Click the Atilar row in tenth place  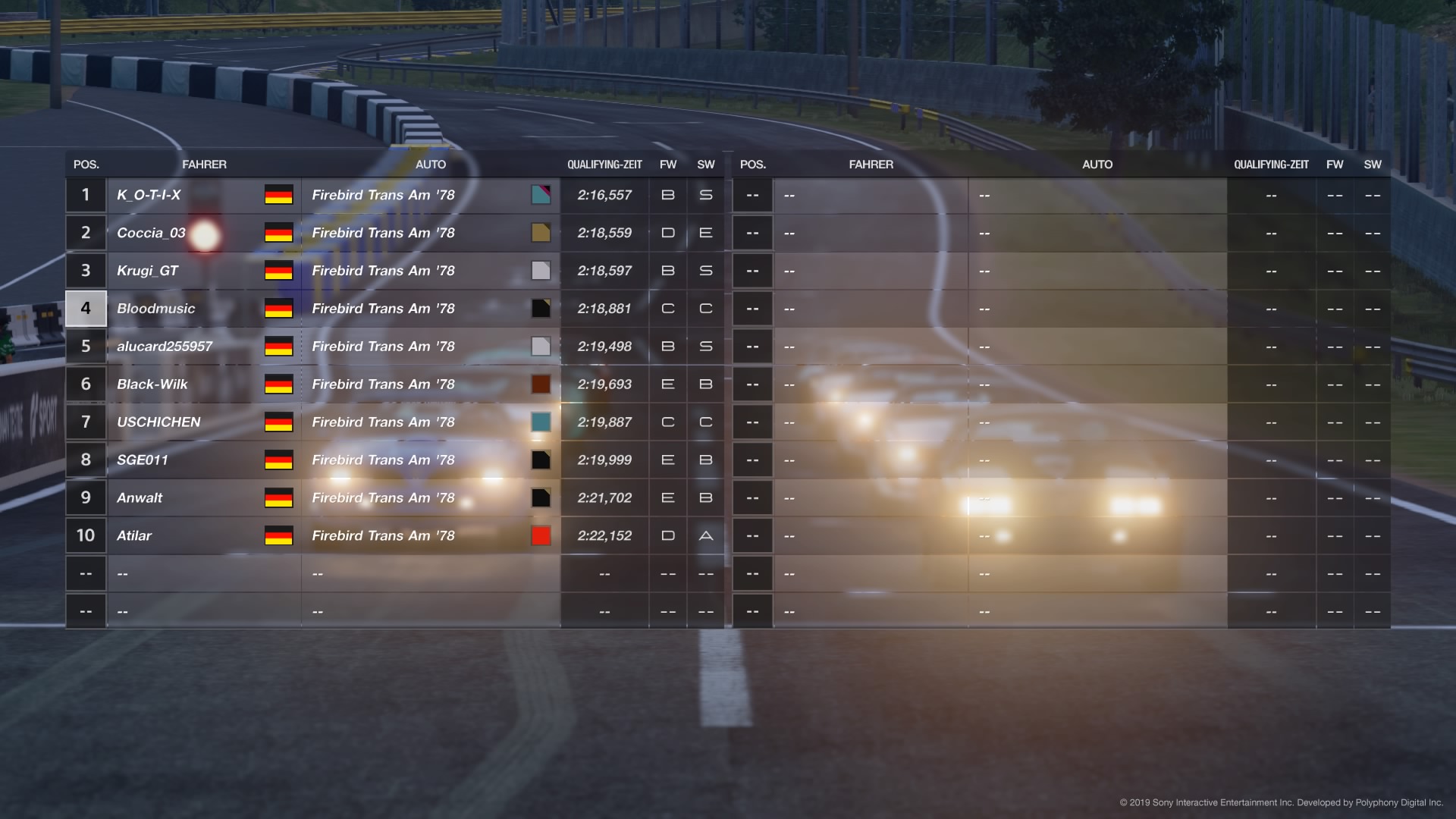(134, 536)
